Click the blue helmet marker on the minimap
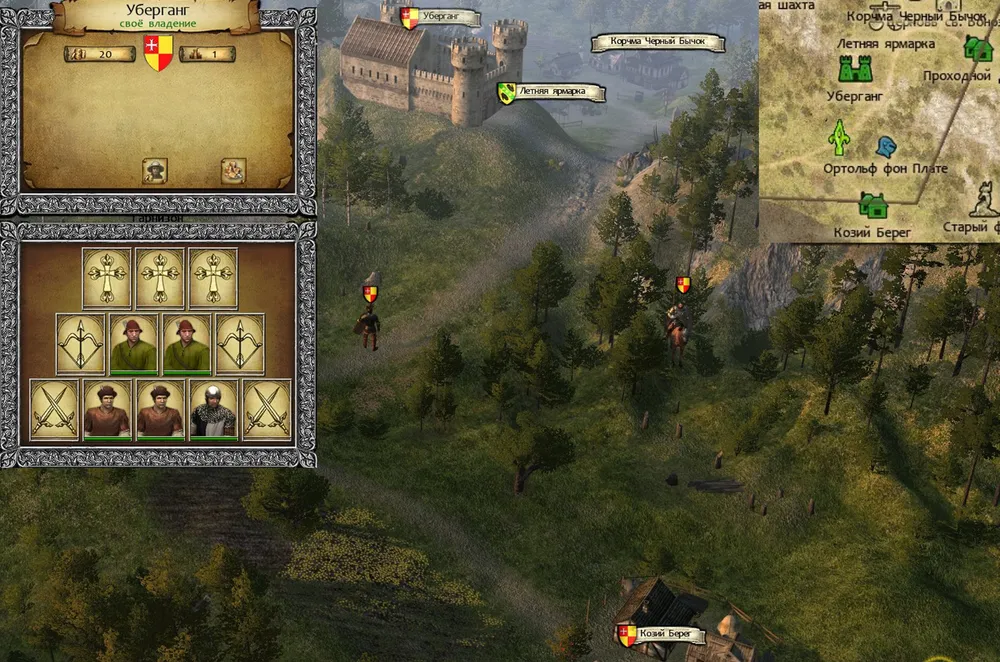This screenshot has width=1000, height=662. pyautogui.click(x=885, y=147)
